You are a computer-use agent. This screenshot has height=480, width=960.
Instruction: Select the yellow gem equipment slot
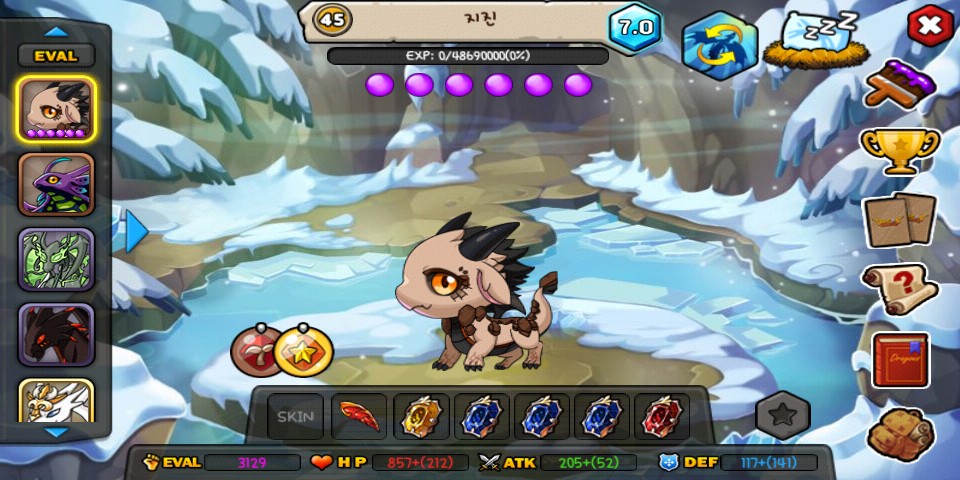pos(421,417)
